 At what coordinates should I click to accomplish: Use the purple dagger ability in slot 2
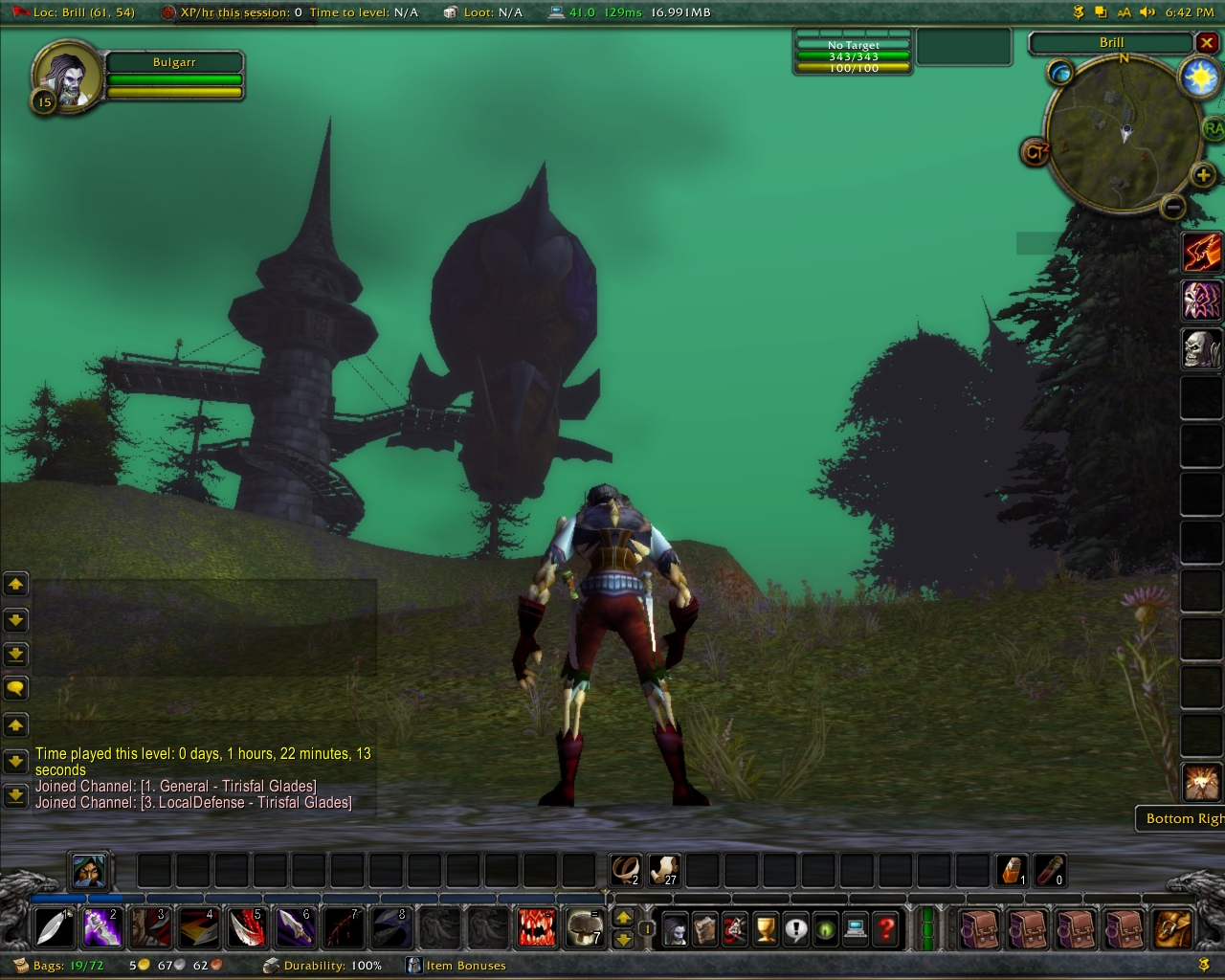tap(101, 927)
